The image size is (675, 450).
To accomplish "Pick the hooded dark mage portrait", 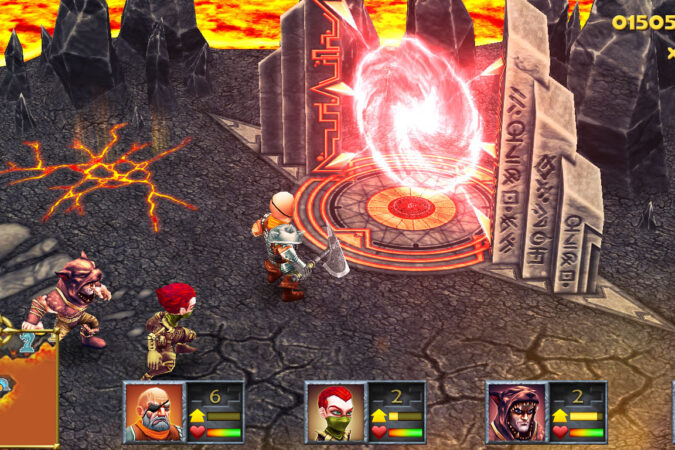I will tap(517, 411).
